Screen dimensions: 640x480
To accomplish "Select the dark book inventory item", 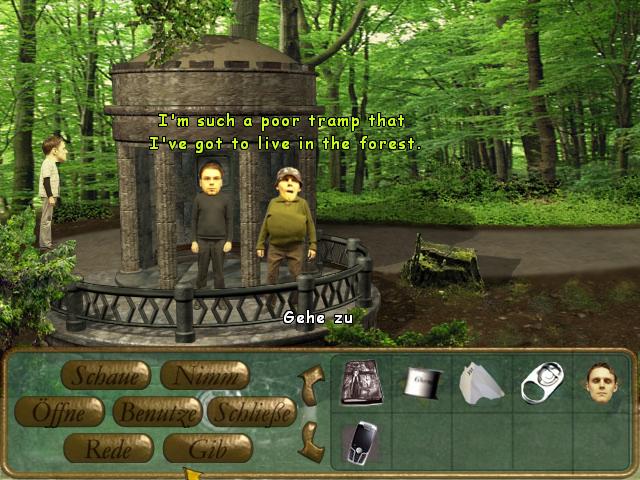I will coord(360,383).
